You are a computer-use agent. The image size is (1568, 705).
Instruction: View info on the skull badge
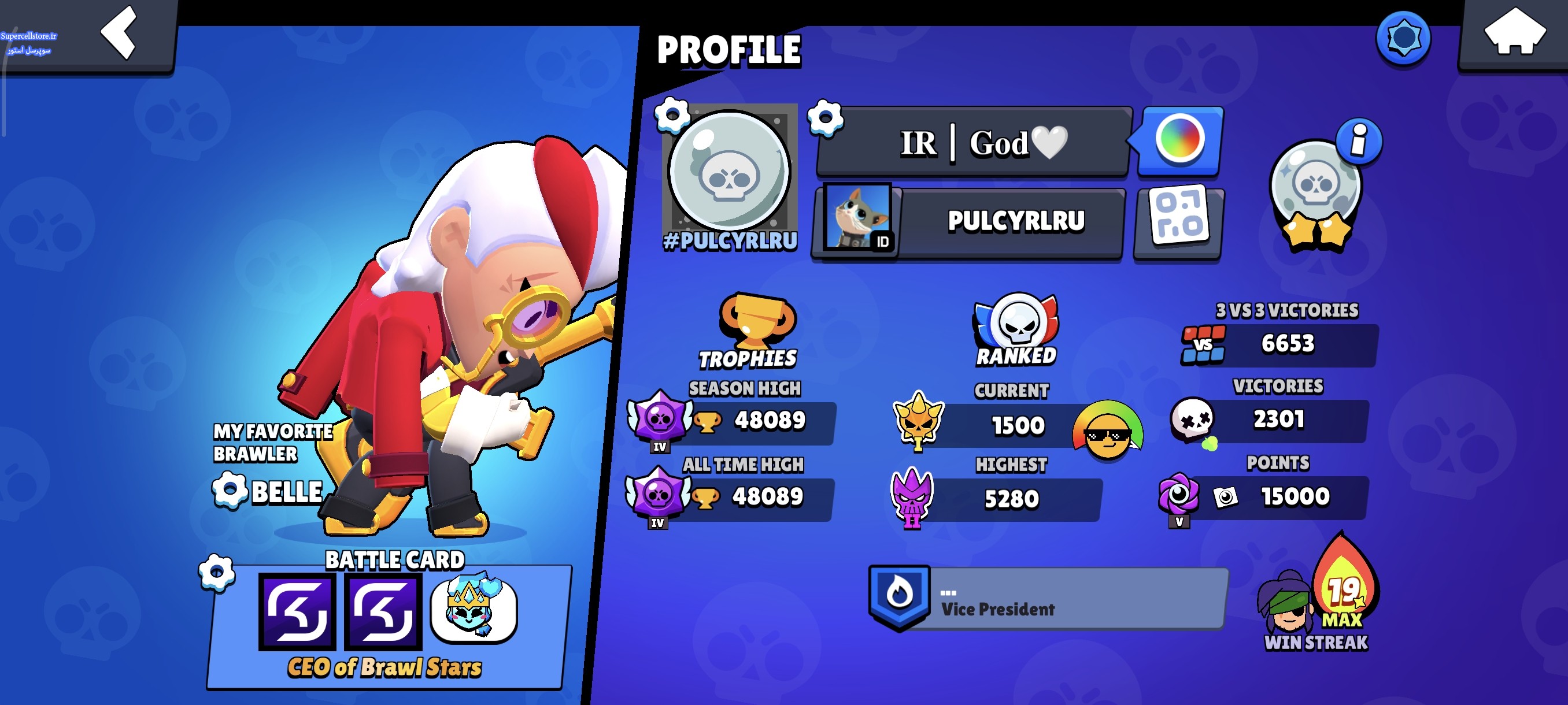point(1358,141)
